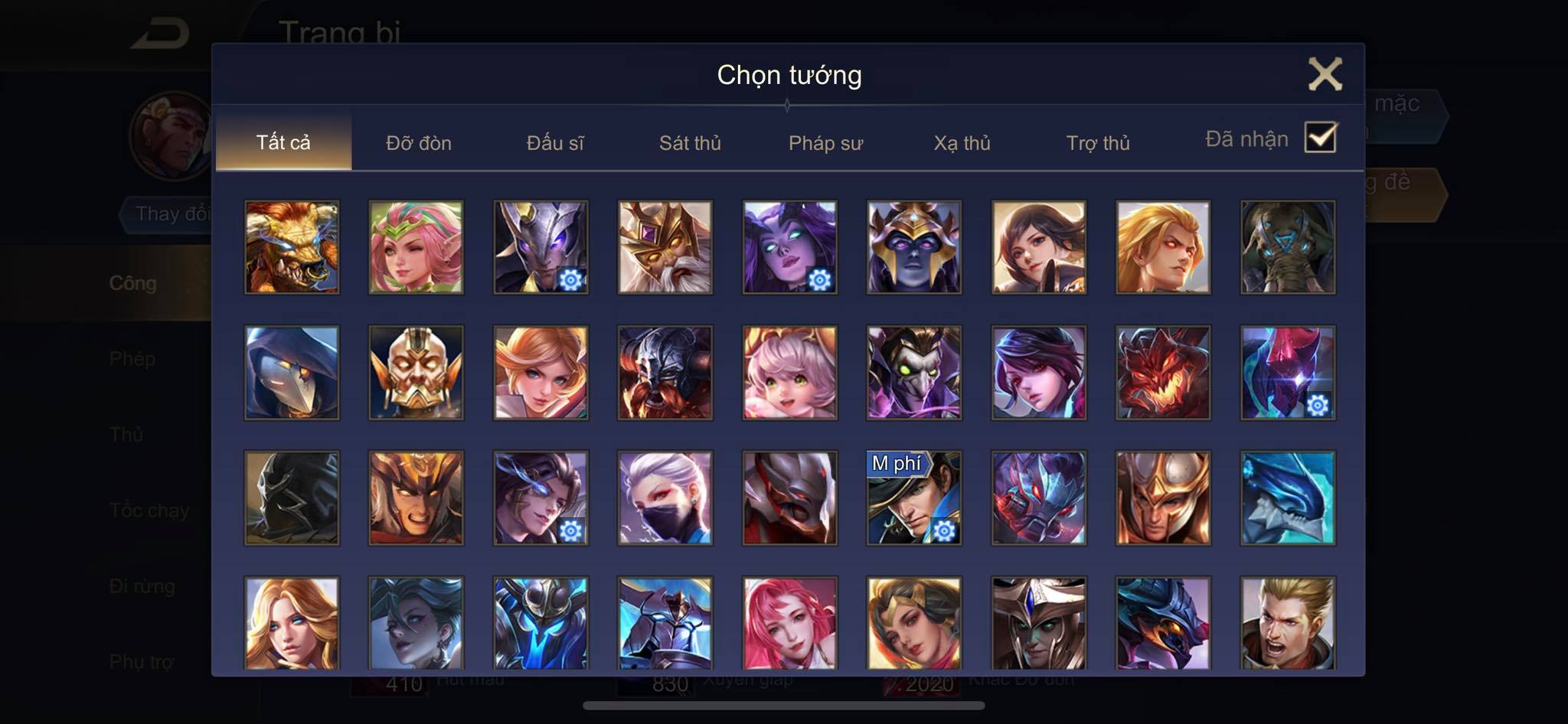Image resolution: width=1568 pixels, height=724 pixels.
Task: Open the Đấu sĩ hero category
Action: click(555, 142)
